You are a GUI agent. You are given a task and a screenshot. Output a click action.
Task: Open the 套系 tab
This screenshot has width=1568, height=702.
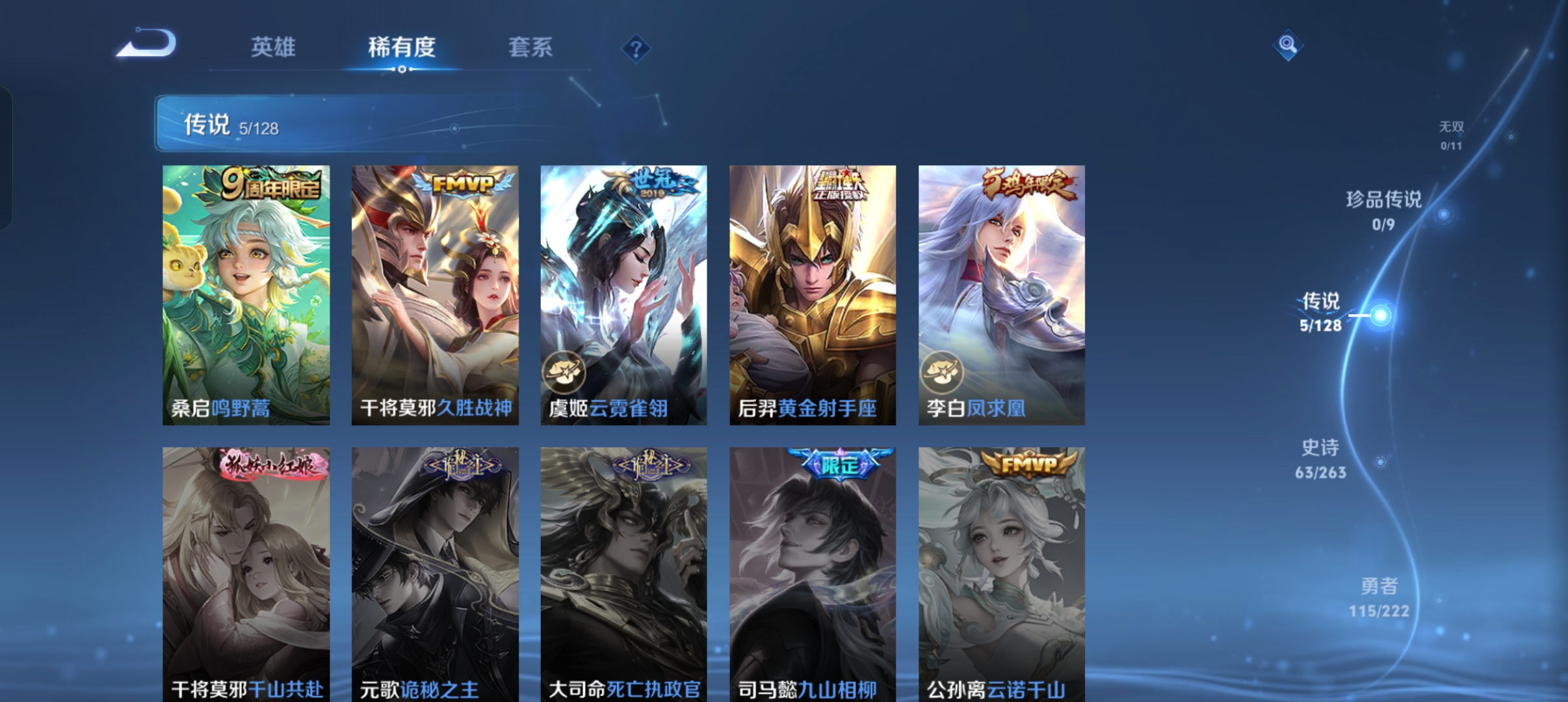[530, 47]
